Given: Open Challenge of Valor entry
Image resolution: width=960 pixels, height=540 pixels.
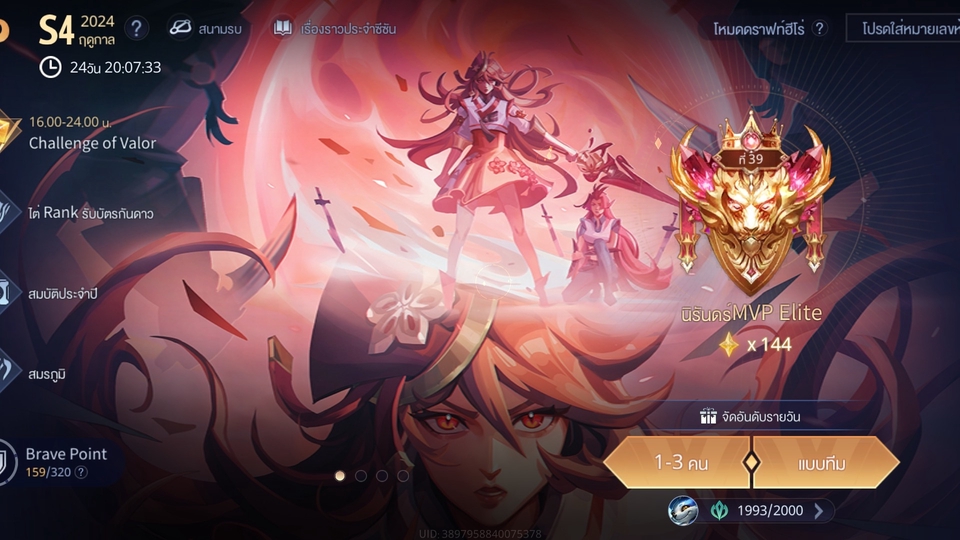Looking at the screenshot, I should [92, 133].
